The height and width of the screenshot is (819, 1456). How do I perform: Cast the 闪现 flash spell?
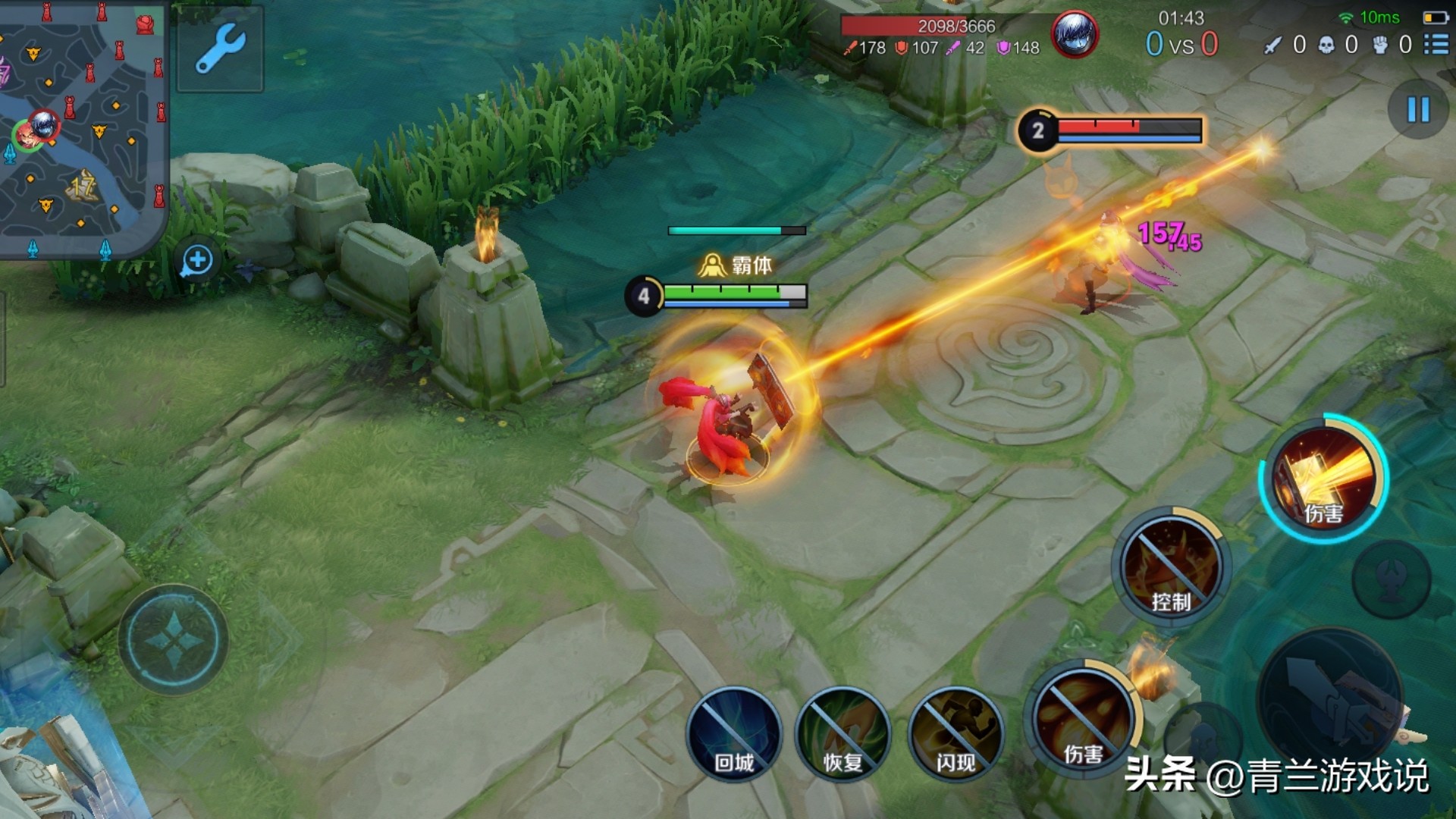click(x=955, y=734)
